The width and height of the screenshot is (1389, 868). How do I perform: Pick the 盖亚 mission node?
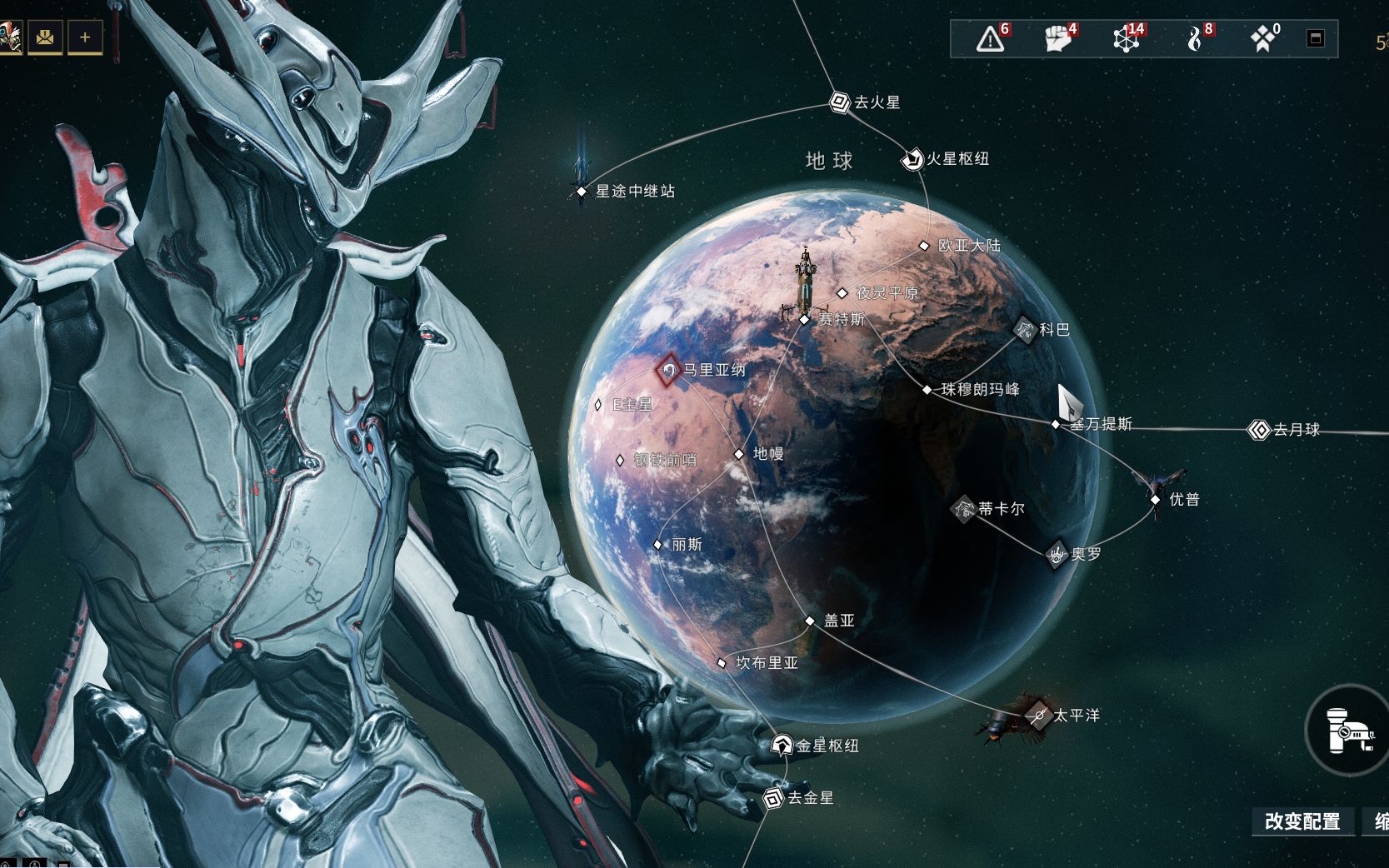pos(810,621)
